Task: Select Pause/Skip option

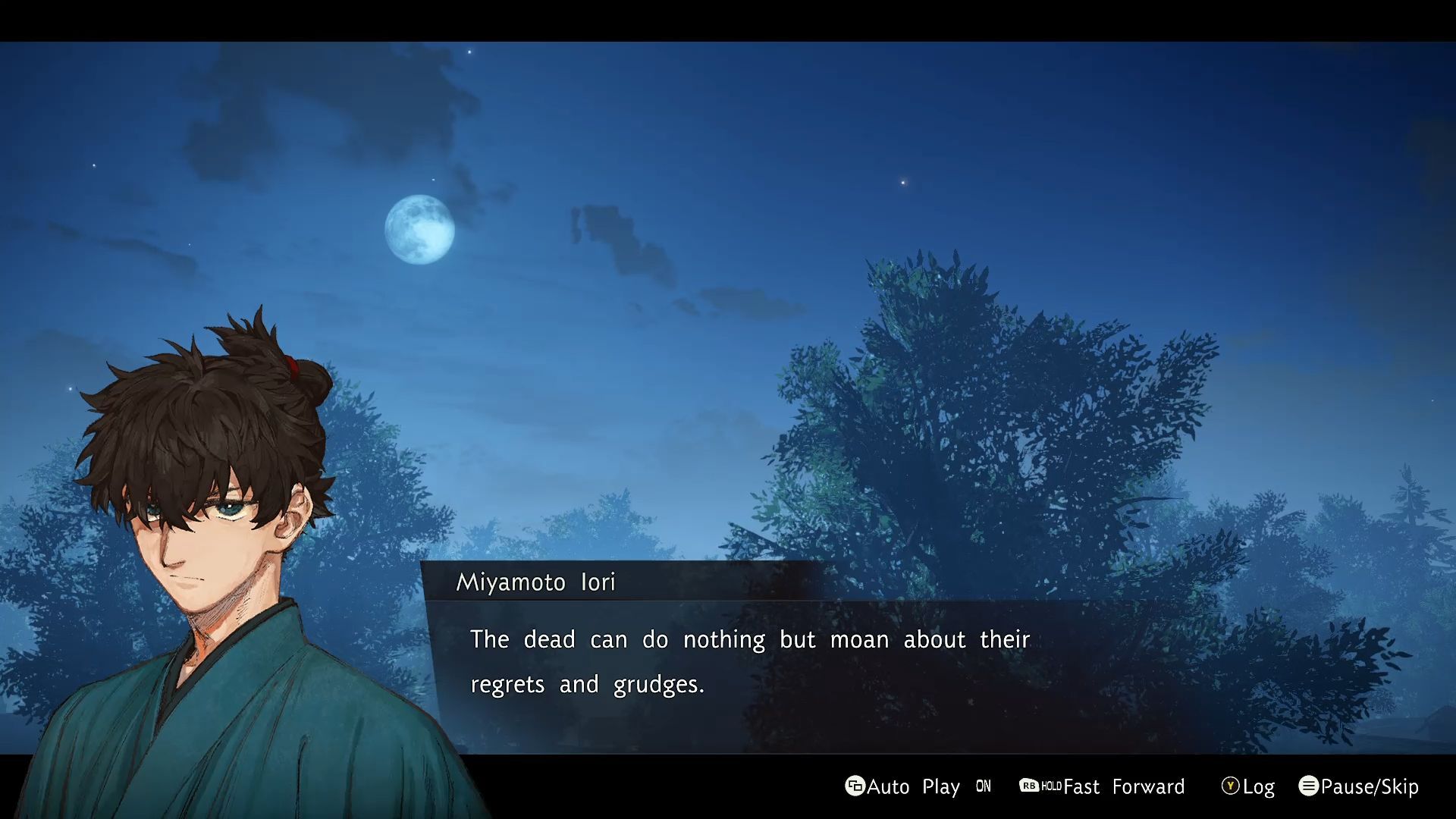Action: click(x=1359, y=786)
